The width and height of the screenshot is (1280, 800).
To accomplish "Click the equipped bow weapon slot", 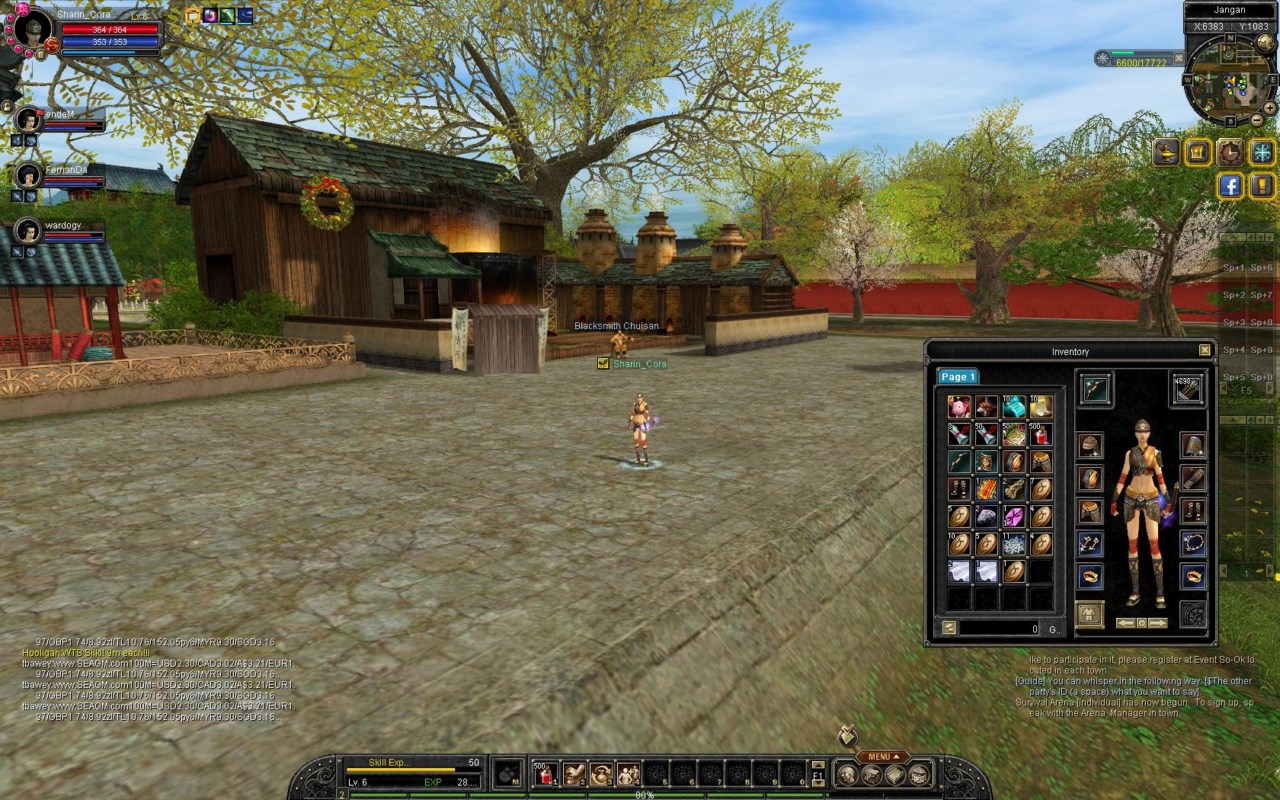I will [1095, 390].
